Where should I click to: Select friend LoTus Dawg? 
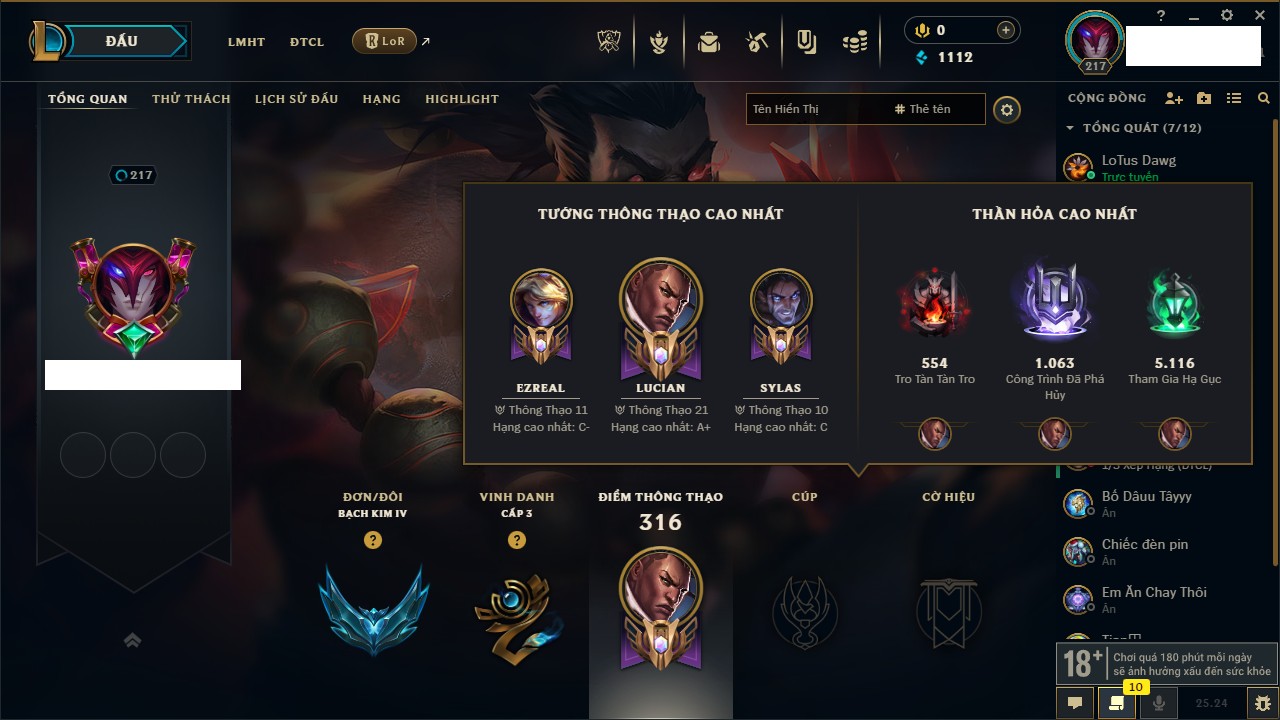click(x=1138, y=160)
